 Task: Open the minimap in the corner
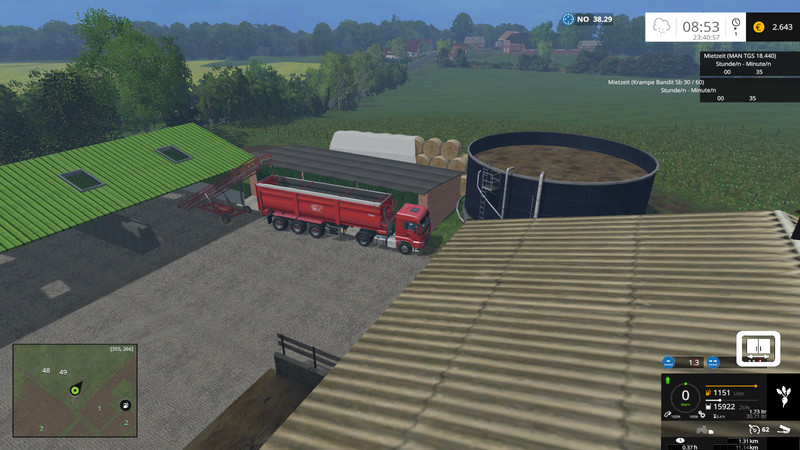click(75, 391)
